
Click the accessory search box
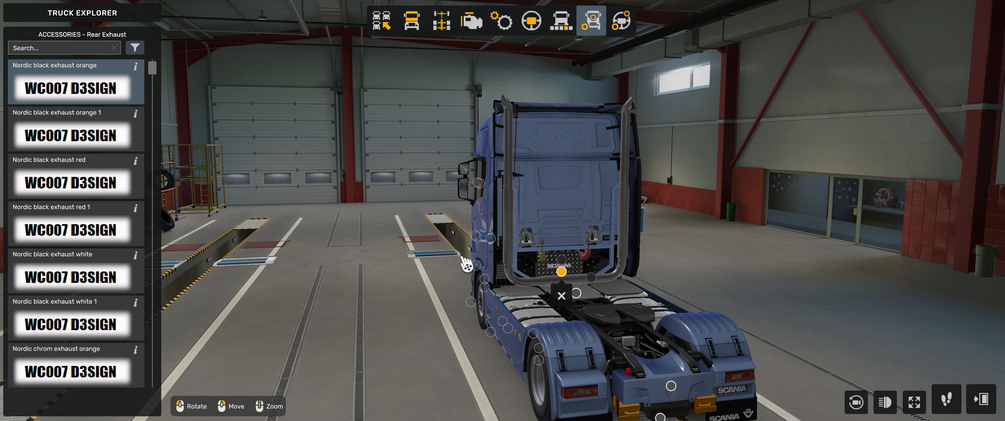click(x=60, y=48)
